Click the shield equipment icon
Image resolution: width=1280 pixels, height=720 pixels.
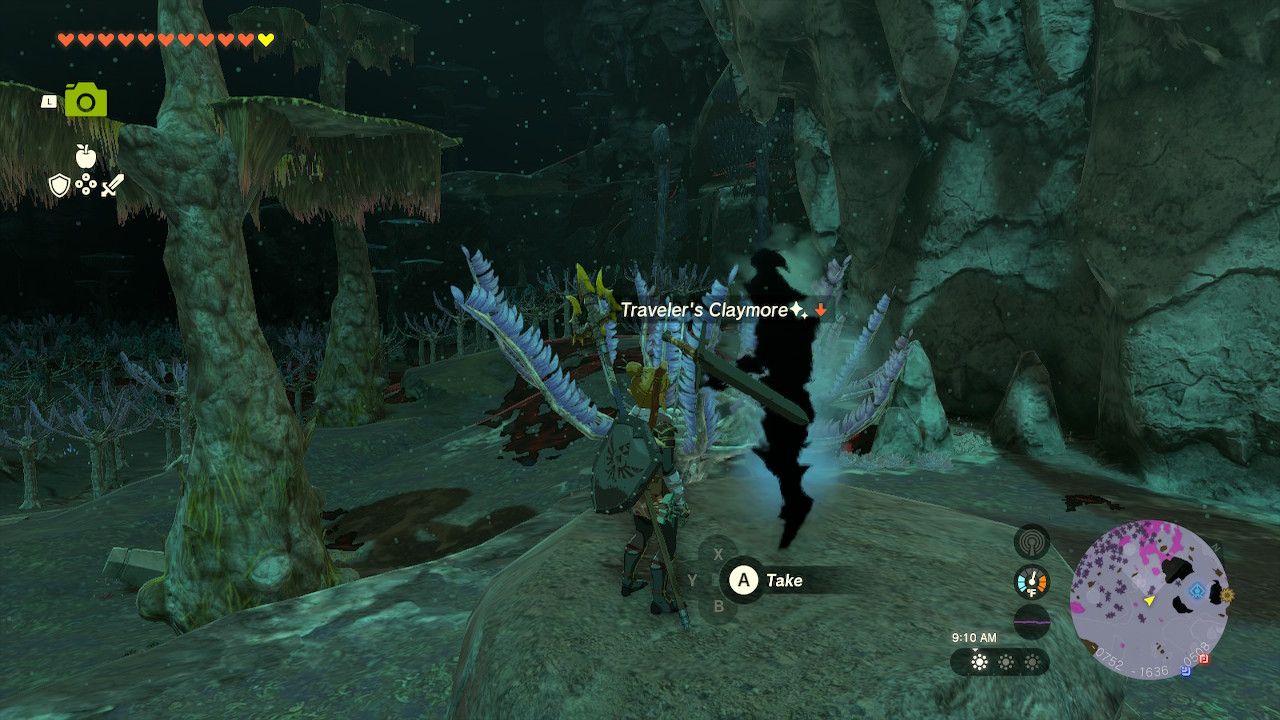tap(59, 184)
